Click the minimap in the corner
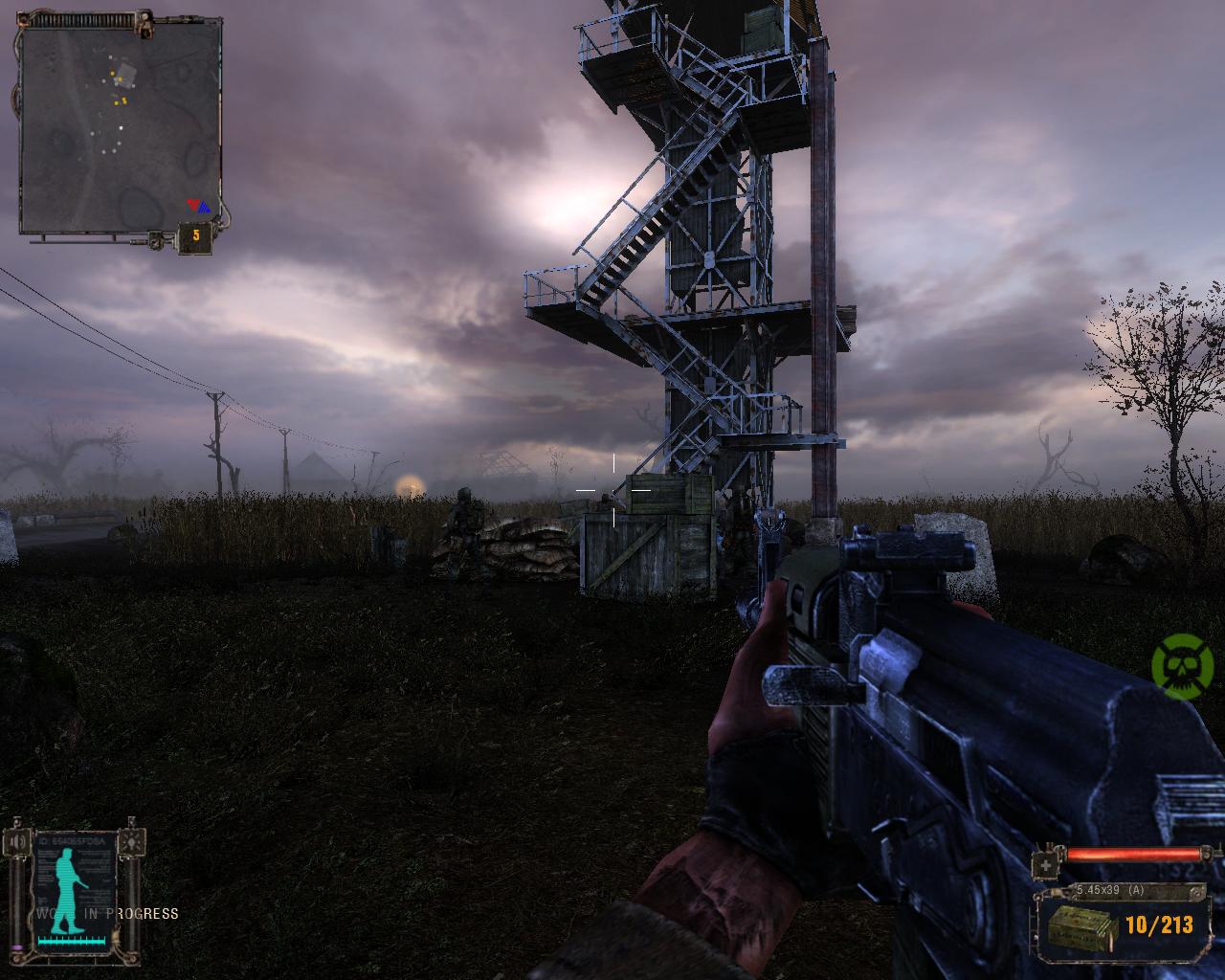 pyautogui.click(x=120, y=128)
